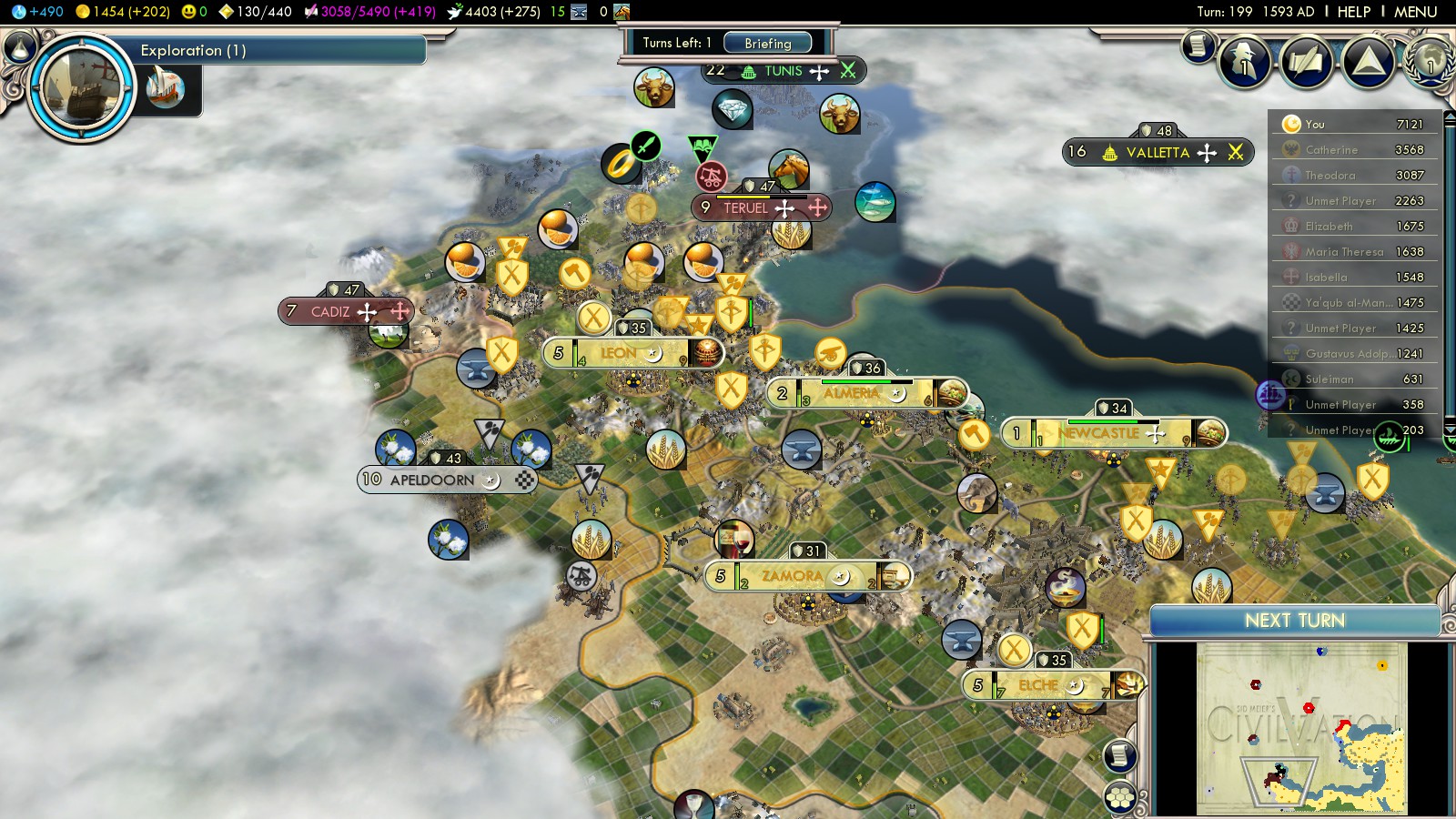The width and height of the screenshot is (1456, 819).
Task: Select the Exploration research portrait
Action: click(82, 88)
